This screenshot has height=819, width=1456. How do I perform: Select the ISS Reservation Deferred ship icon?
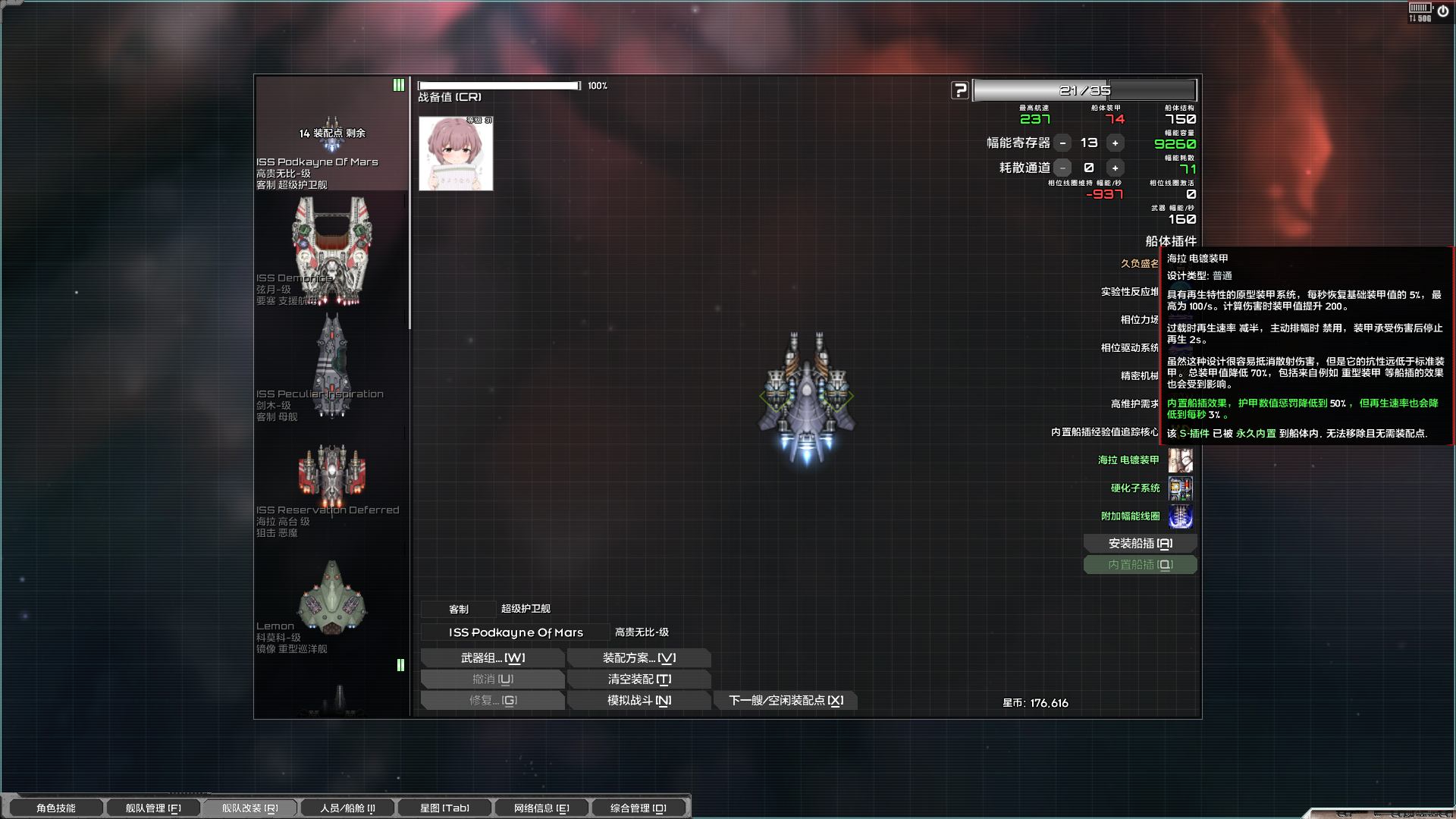pyautogui.click(x=331, y=474)
